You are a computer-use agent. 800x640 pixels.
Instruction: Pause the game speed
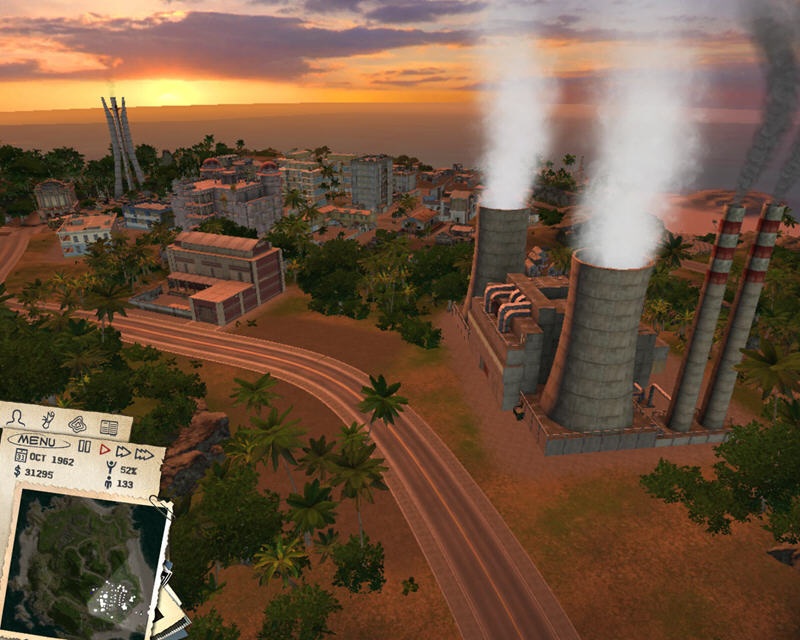pos(84,448)
